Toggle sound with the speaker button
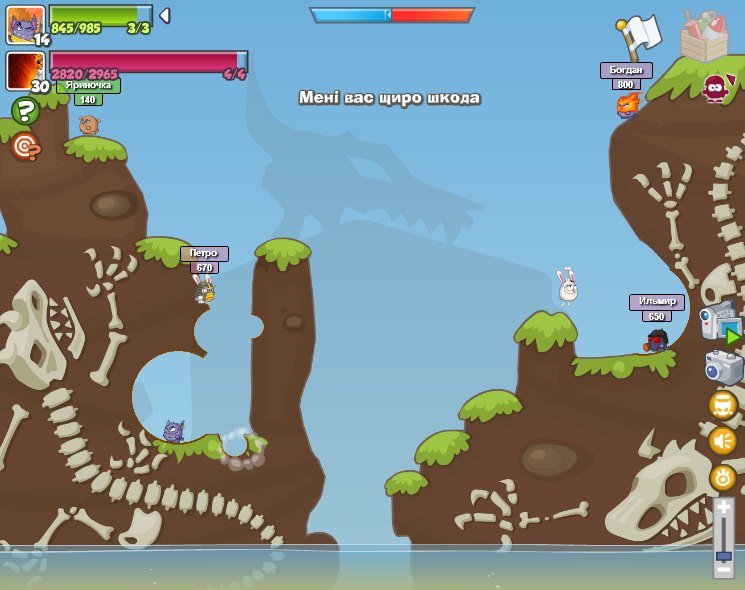This screenshot has width=745, height=590. click(x=722, y=440)
